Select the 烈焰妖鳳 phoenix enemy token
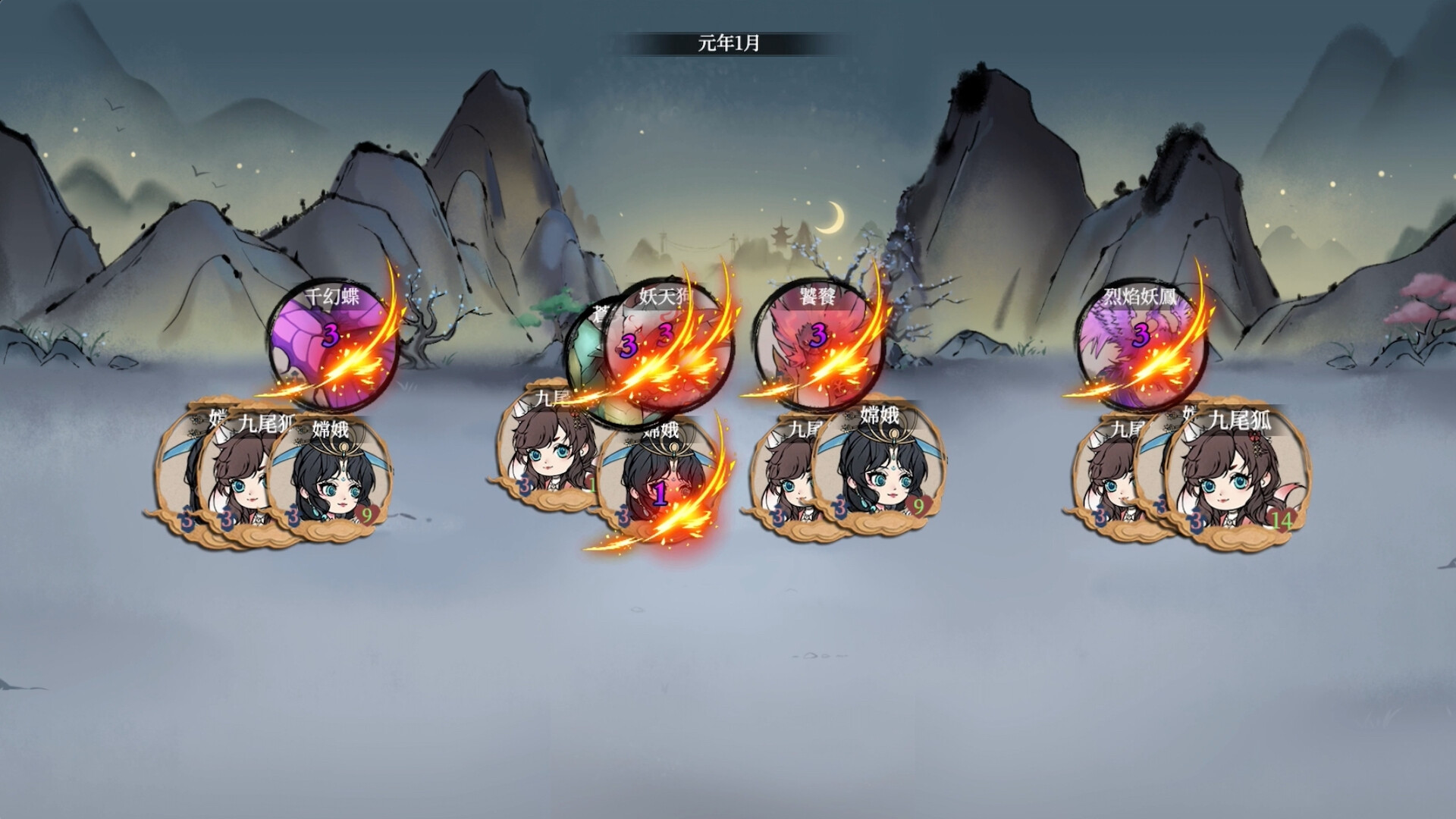1456x819 pixels. point(1139,341)
